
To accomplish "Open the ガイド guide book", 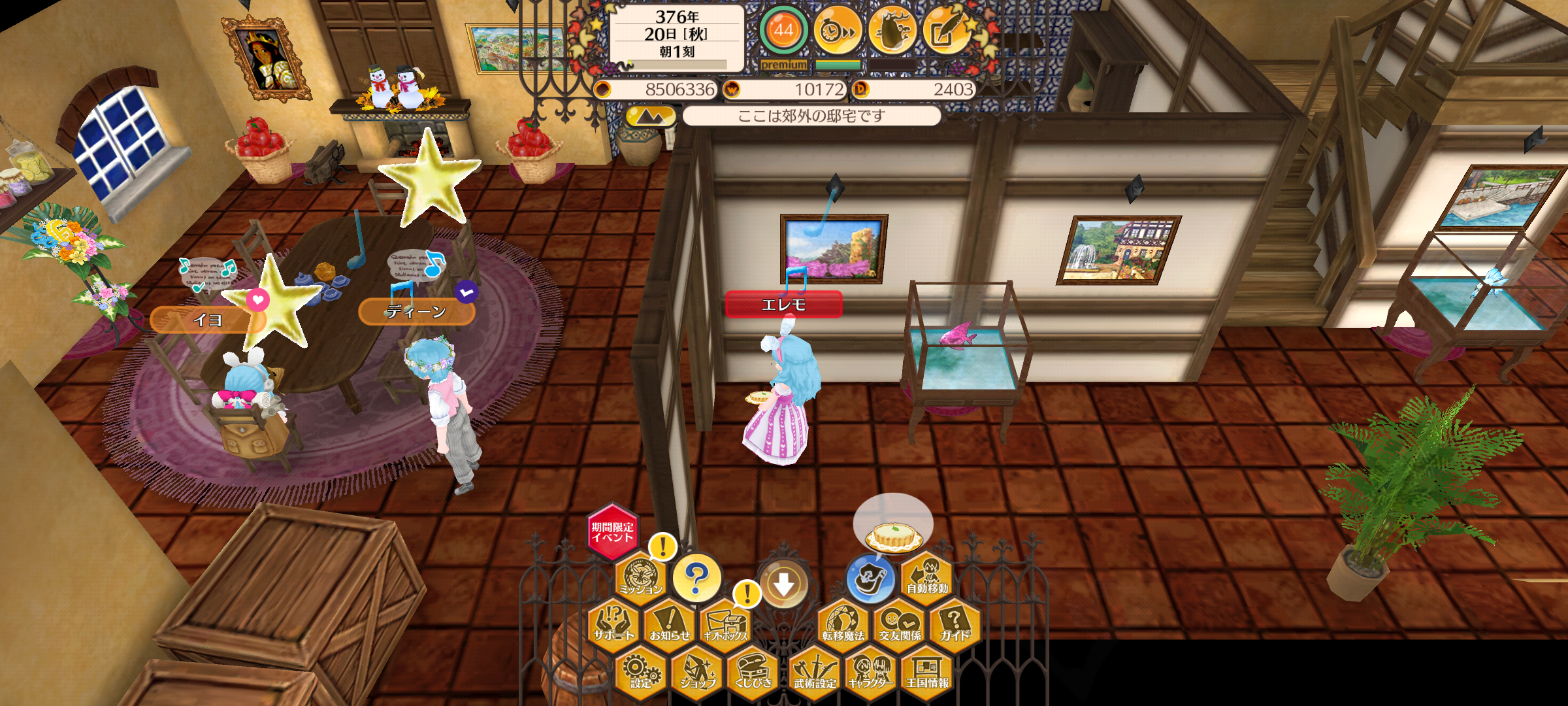I will [x=955, y=624].
